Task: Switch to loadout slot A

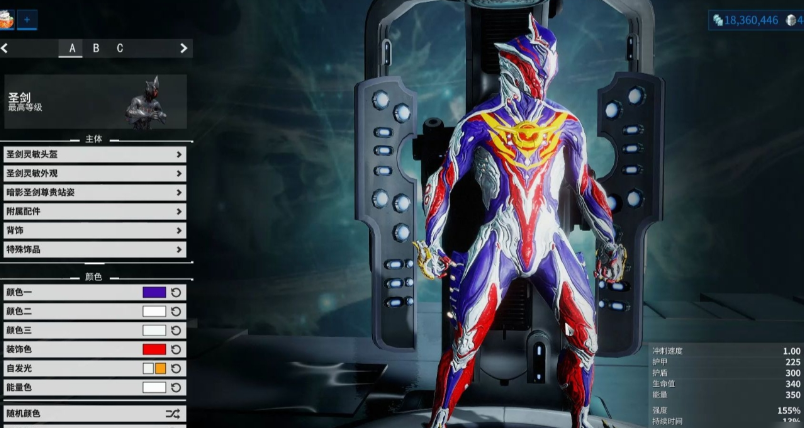Action: click(71, 48)
